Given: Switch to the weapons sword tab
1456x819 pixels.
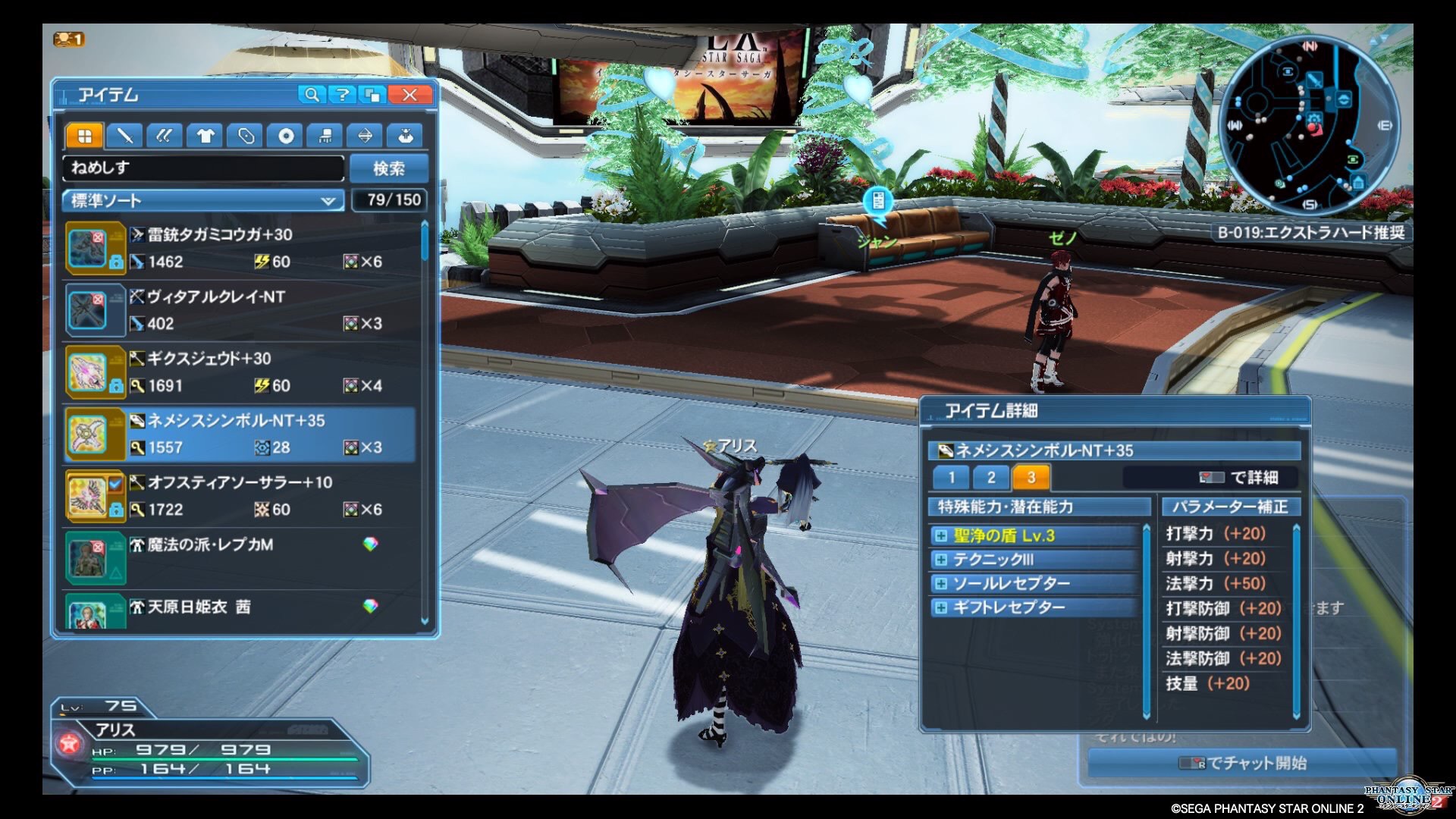Looking at the screenshot, I should pyautogui.click(x=124, y=136).
